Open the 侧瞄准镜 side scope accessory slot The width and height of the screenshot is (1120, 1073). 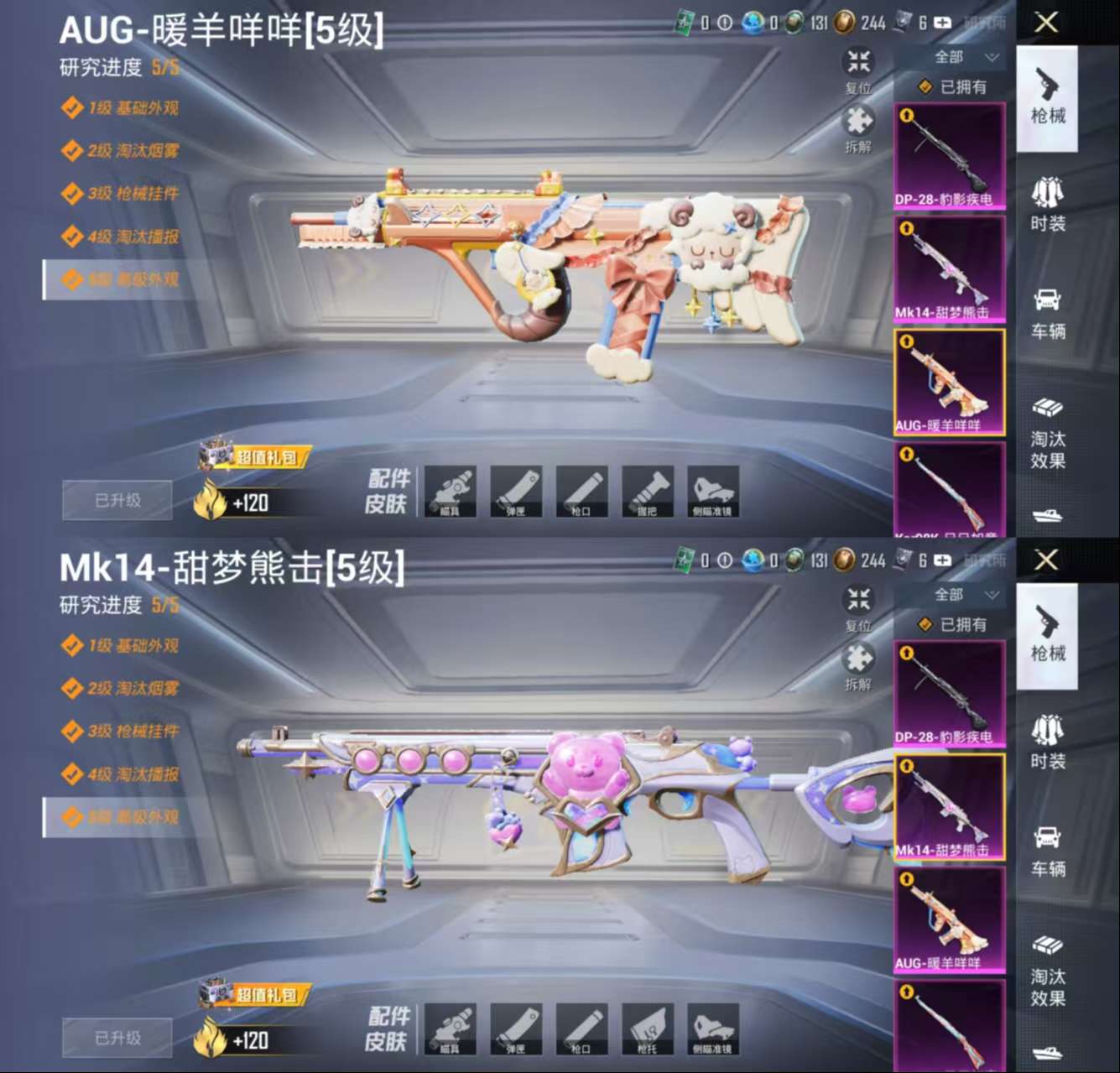tap(712, 492)
